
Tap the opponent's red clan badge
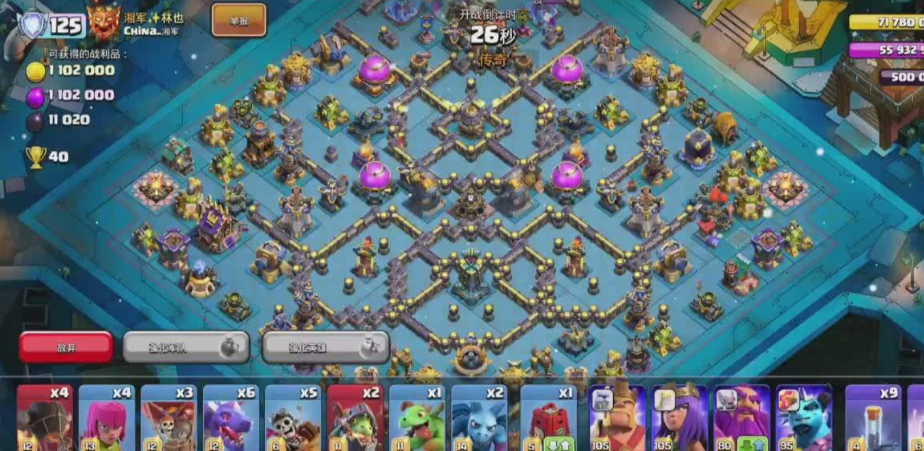pyautogui.click(x=104, y=21)
